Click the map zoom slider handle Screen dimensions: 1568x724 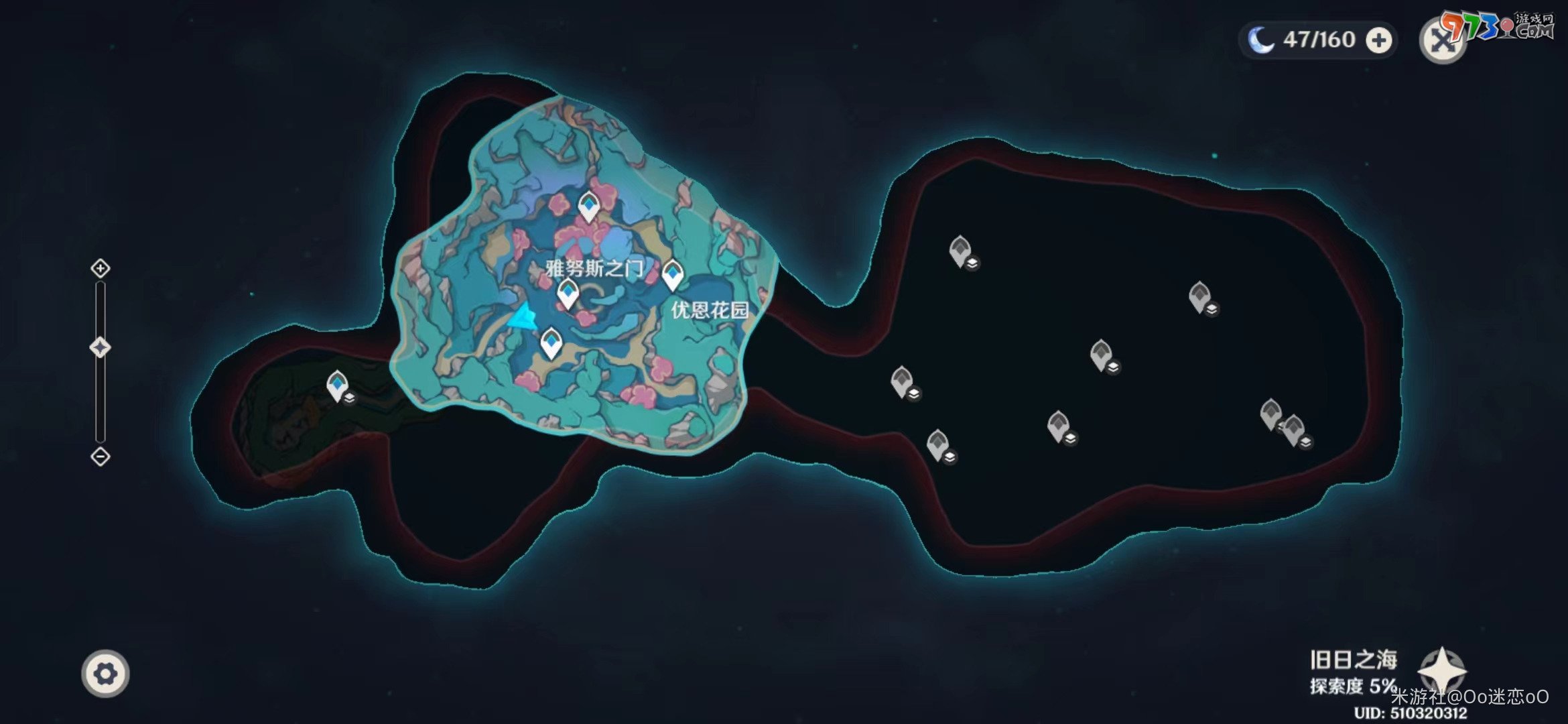pyautogui.click(x=101, y=347)
